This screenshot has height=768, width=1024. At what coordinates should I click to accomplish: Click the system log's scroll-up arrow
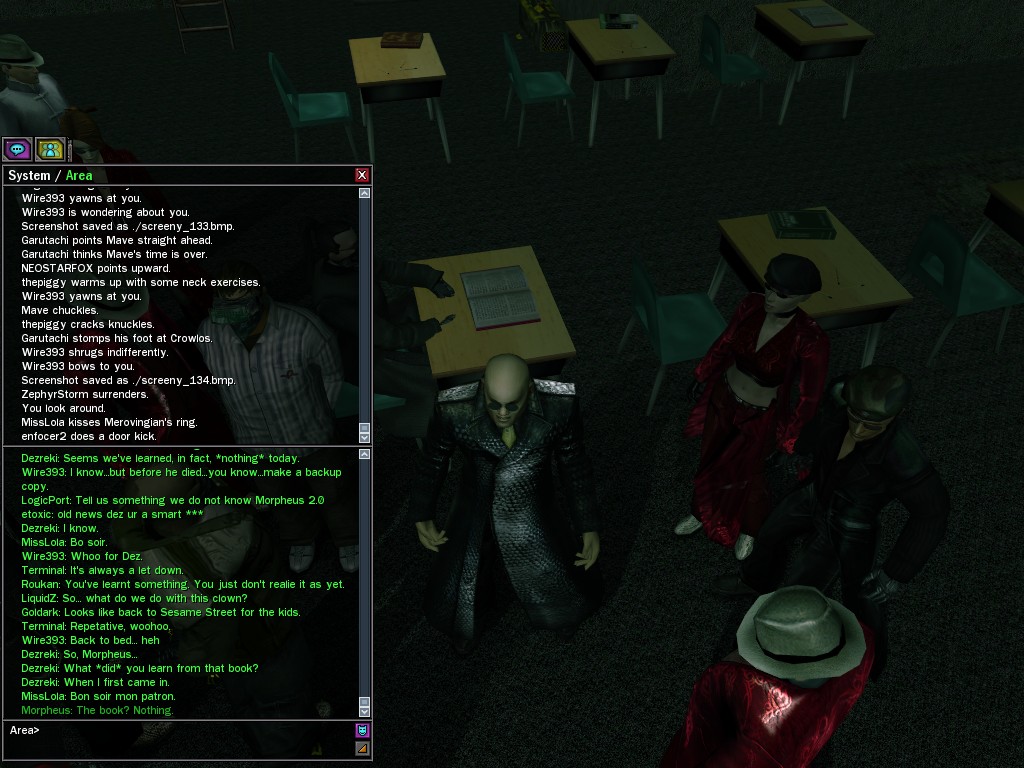364,193
